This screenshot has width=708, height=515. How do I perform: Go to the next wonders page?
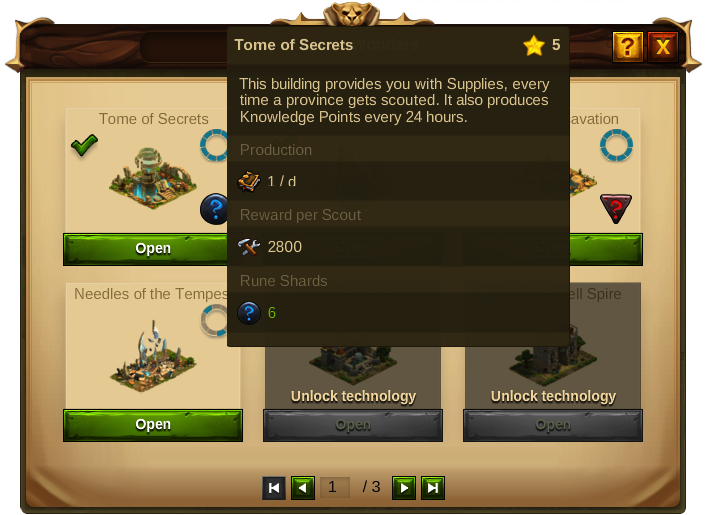tap(403, 488)
